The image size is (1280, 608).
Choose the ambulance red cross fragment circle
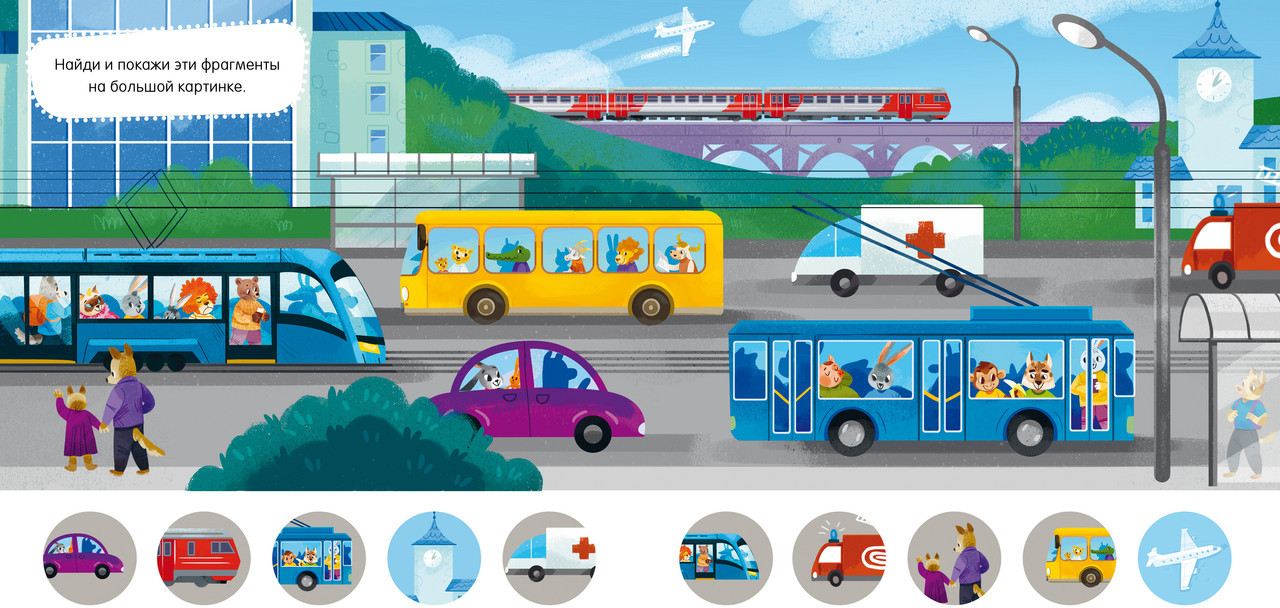[x=549, y=558]
